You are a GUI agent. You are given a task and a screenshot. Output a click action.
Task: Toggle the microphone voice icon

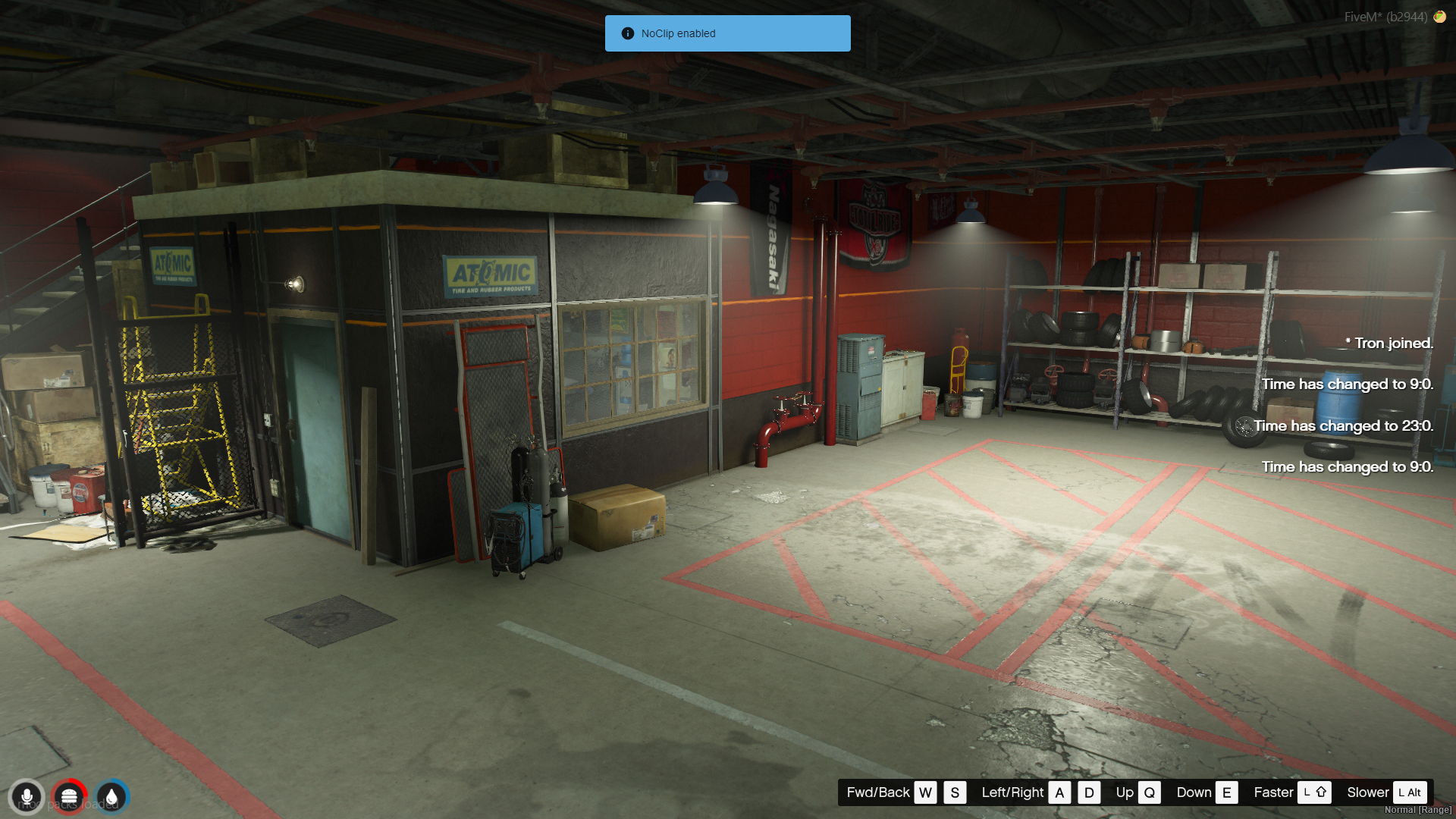[x=27, y=797]
